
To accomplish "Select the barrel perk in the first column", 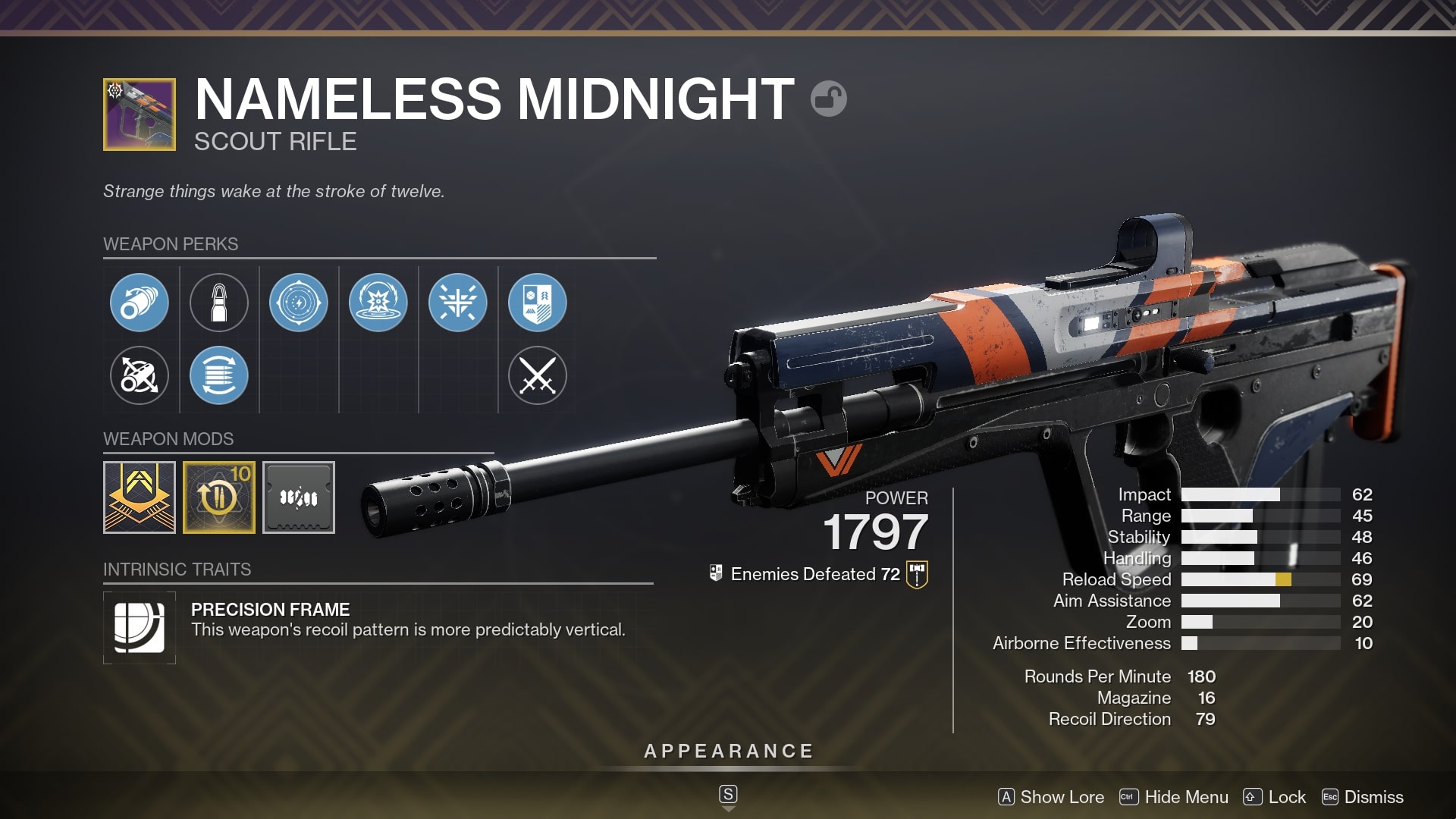I will pos(139,302).
